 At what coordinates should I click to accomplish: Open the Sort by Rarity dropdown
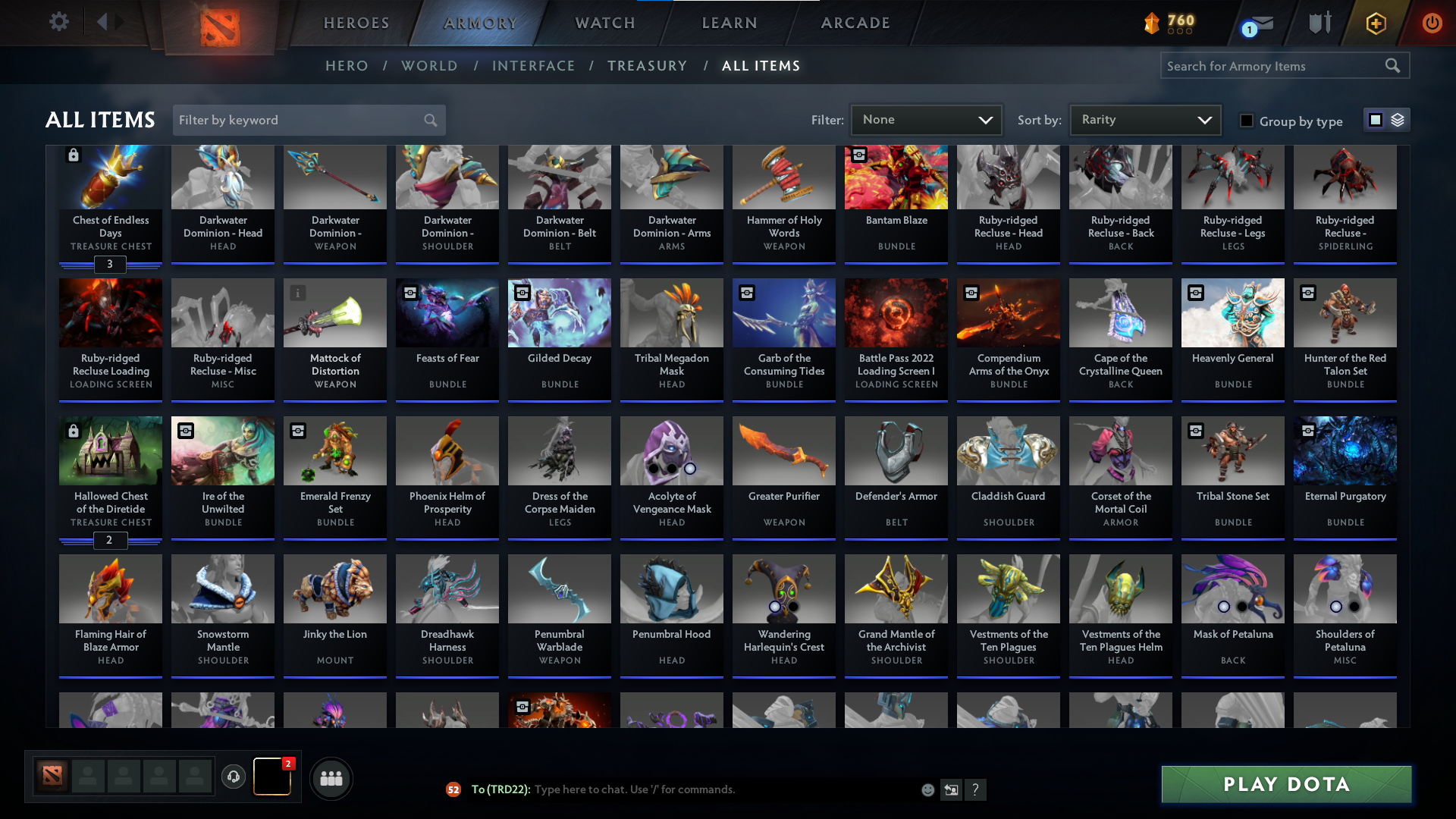pyautogui.click(x=1144, y=120)
